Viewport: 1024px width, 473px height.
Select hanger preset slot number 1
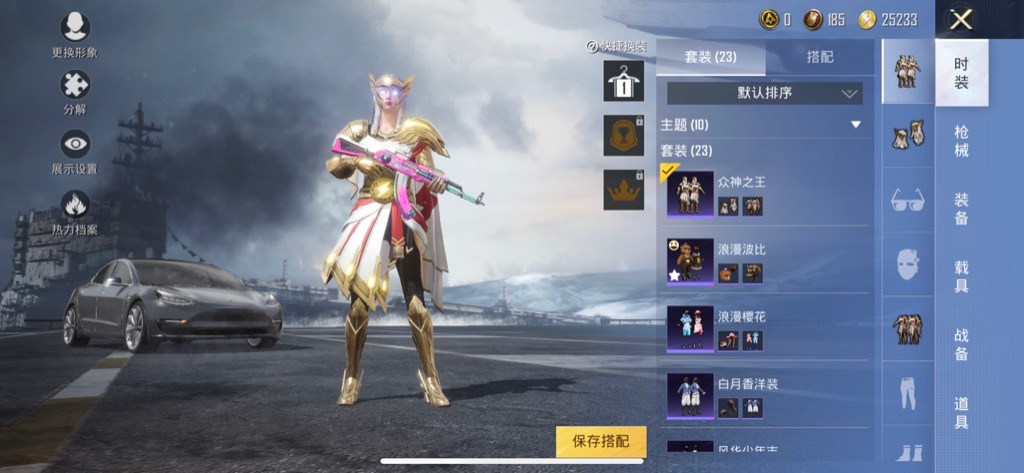[623, 82]
